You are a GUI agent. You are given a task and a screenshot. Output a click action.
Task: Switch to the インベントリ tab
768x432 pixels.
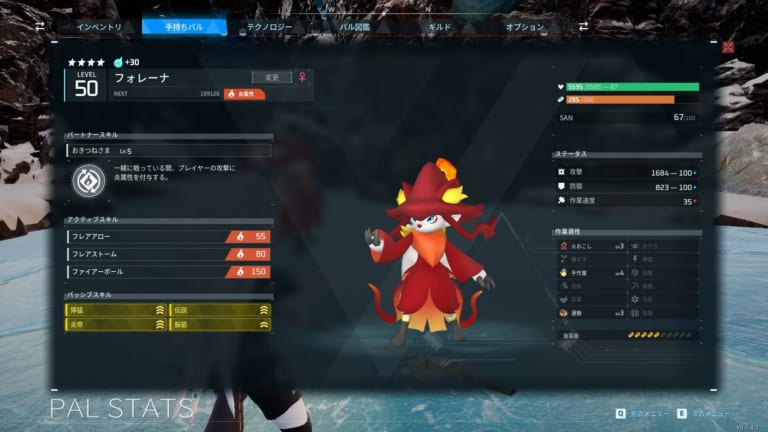100,27
